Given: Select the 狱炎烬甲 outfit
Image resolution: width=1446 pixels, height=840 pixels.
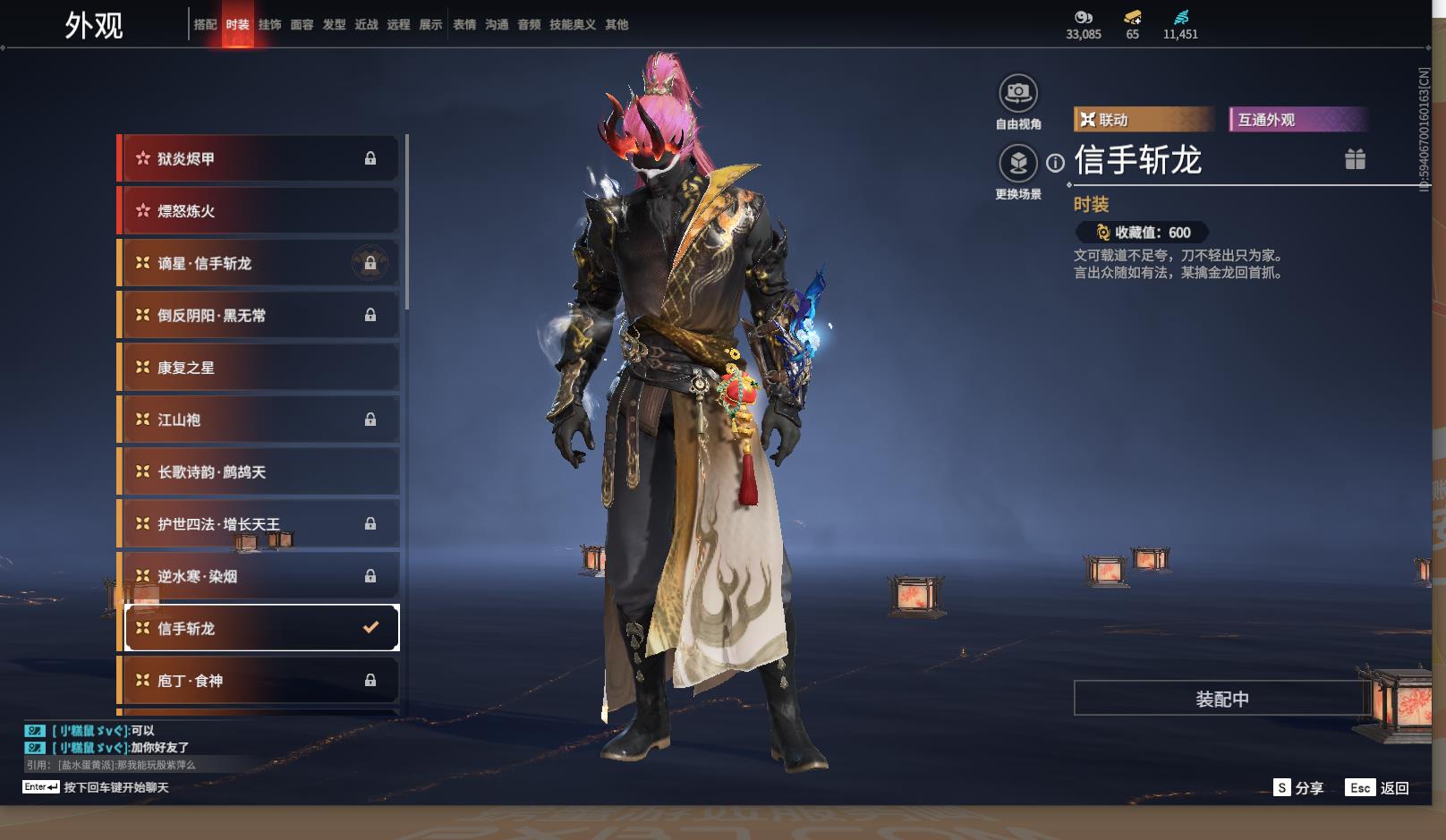Looking at the screenshot, I should pos(259,159).
